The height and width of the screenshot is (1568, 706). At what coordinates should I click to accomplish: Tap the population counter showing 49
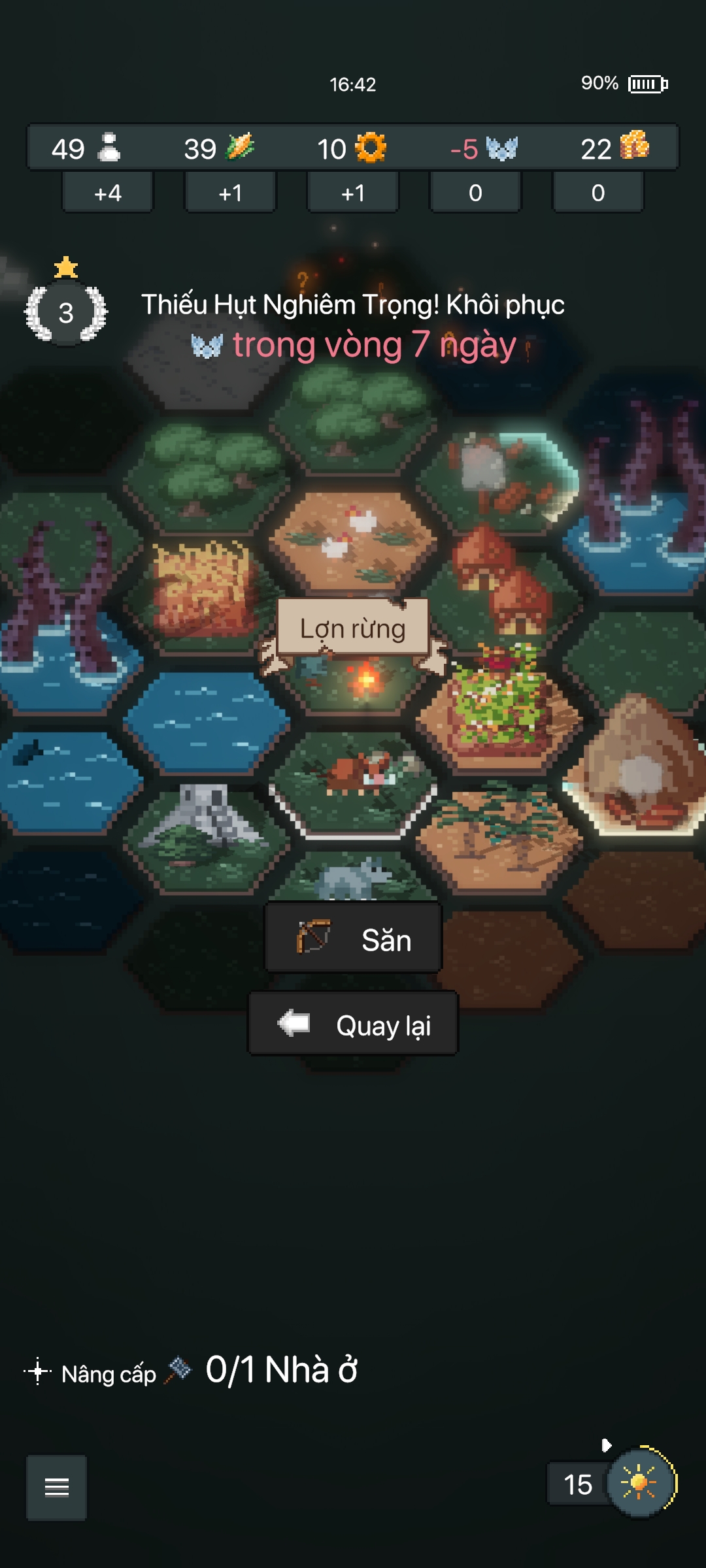pos(85,148)
